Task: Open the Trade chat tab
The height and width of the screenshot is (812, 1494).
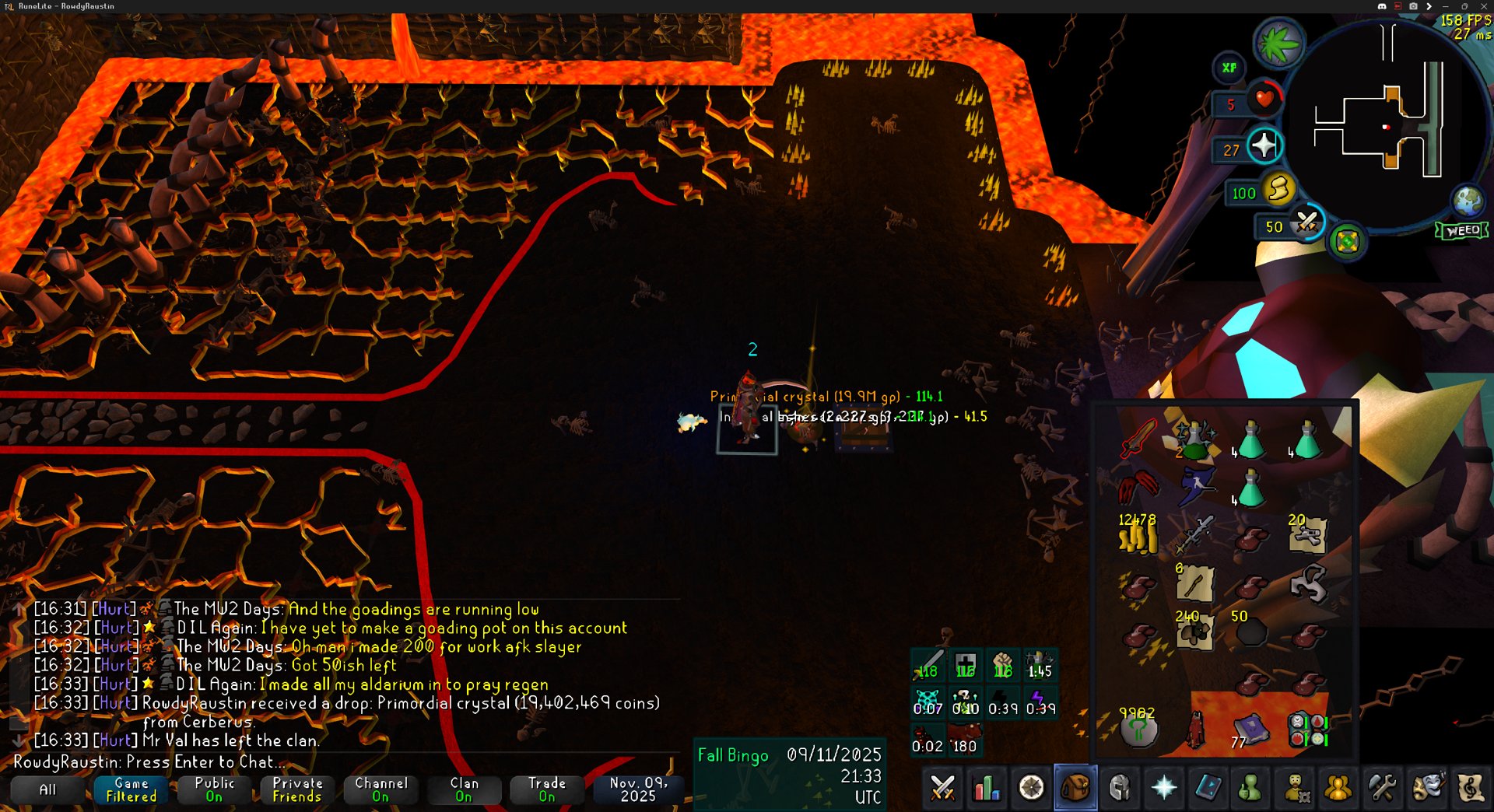Action: click(547, 789)
